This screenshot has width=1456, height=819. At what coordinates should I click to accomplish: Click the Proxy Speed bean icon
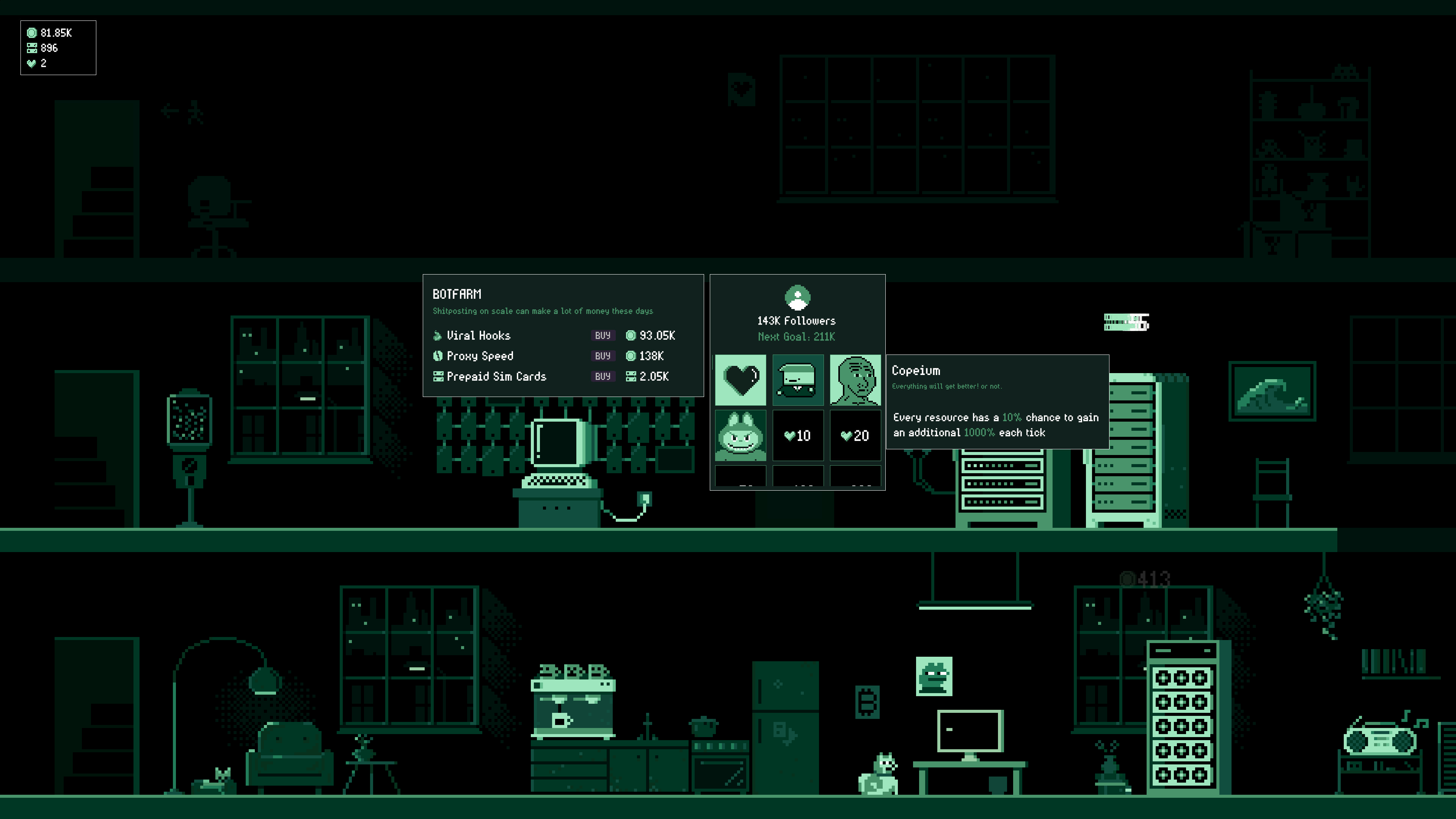(438, 356)
